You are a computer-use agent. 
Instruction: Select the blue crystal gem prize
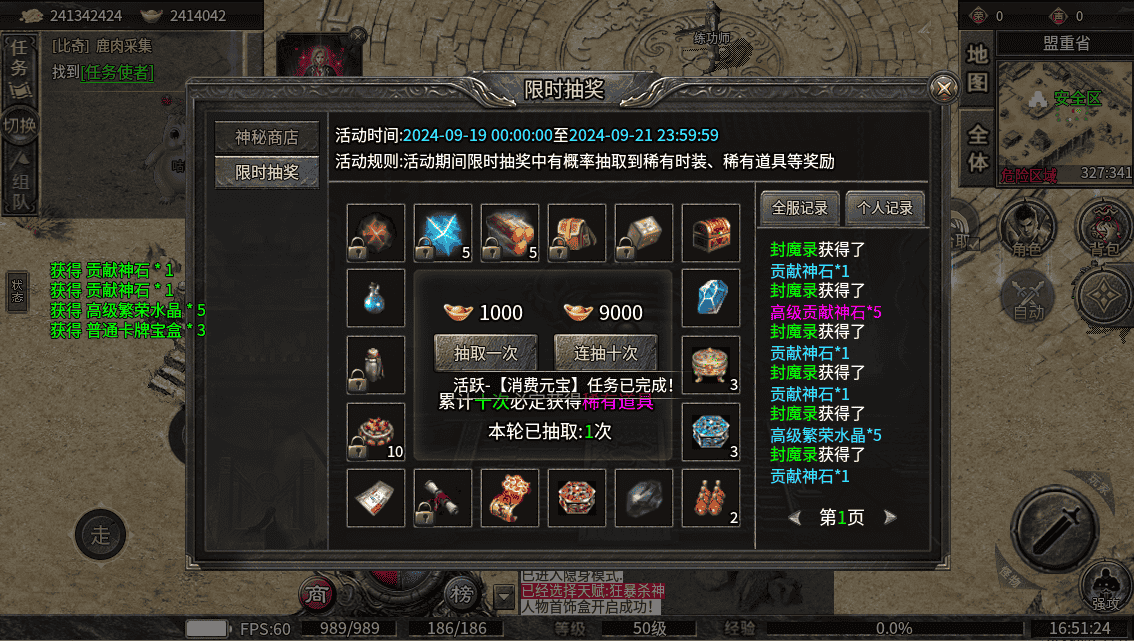pyautogui.click(x=711, y=297)
